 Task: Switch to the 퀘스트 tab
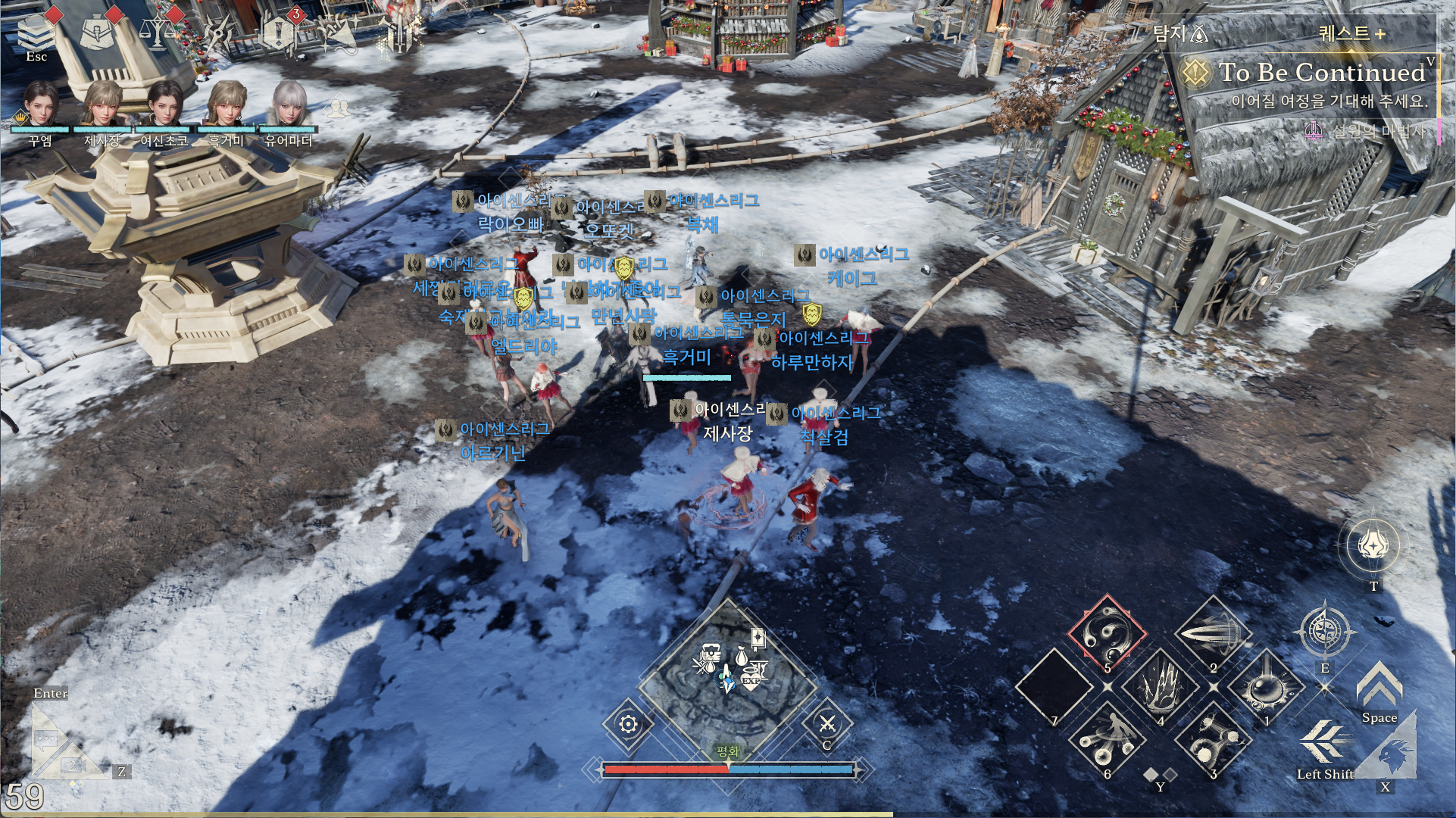click(1351, 33)
